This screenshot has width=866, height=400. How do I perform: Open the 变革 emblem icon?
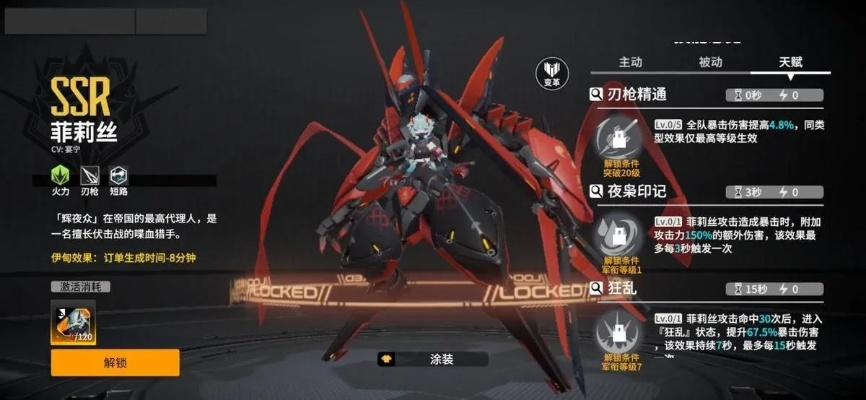point(552,73)
